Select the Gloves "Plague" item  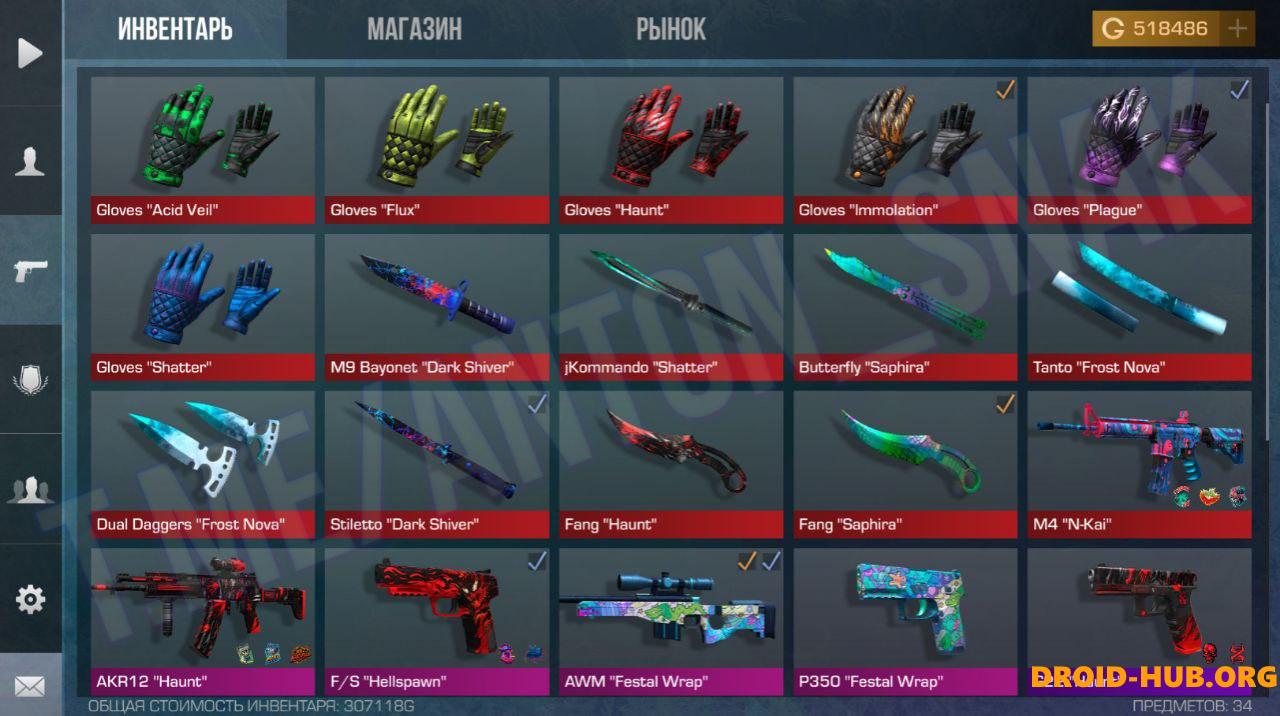pyautogui.click(x=1139, y=150)
